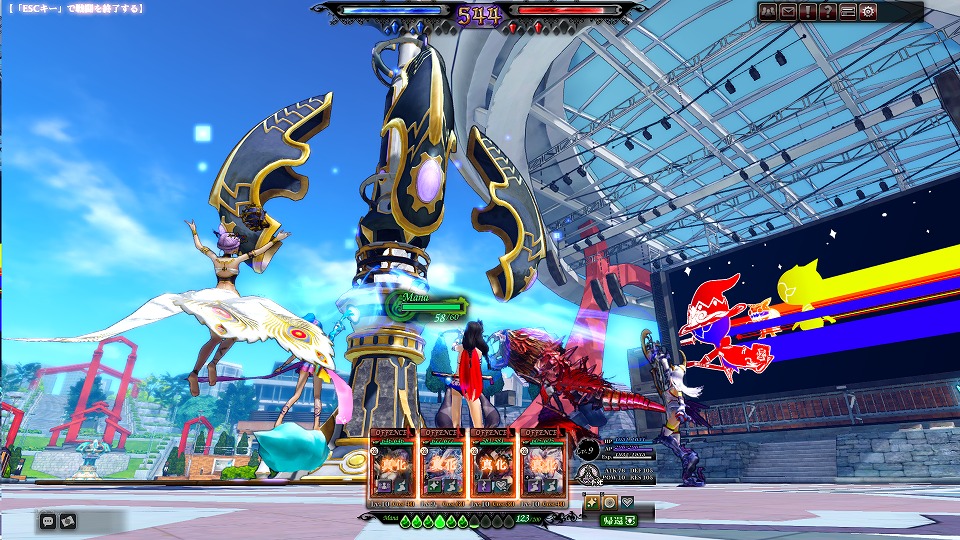Open the mail envelope icon

click(788, 12)
